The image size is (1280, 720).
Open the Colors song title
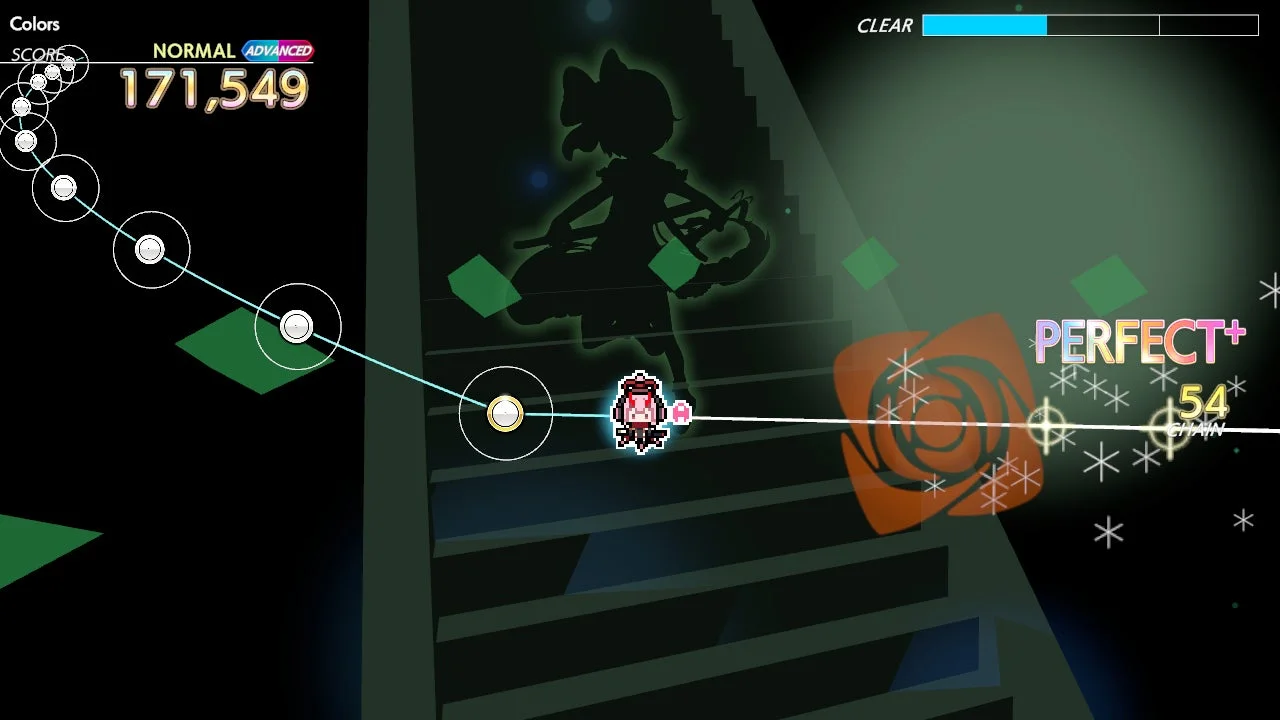click(34, 23)
